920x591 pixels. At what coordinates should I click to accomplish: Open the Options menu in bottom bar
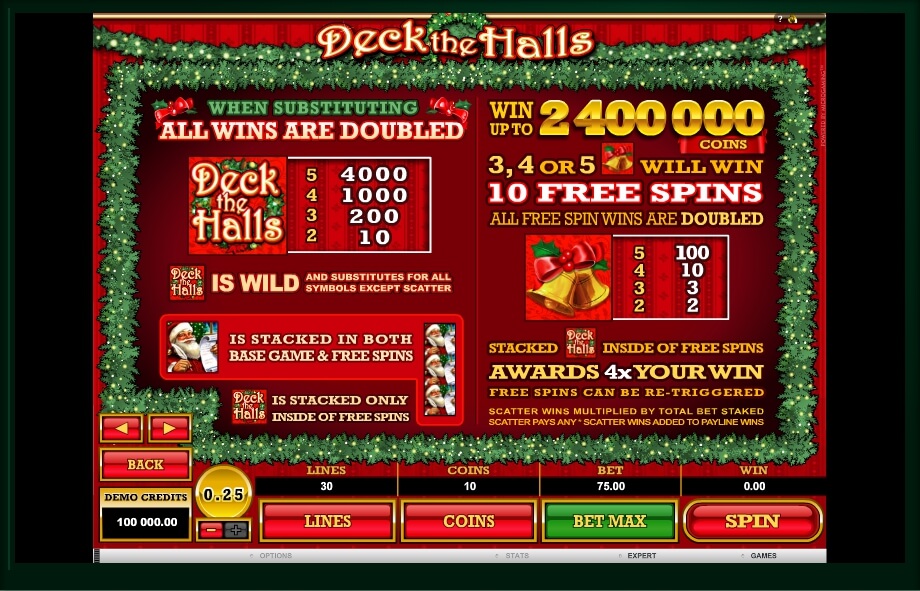coord(274,556)
